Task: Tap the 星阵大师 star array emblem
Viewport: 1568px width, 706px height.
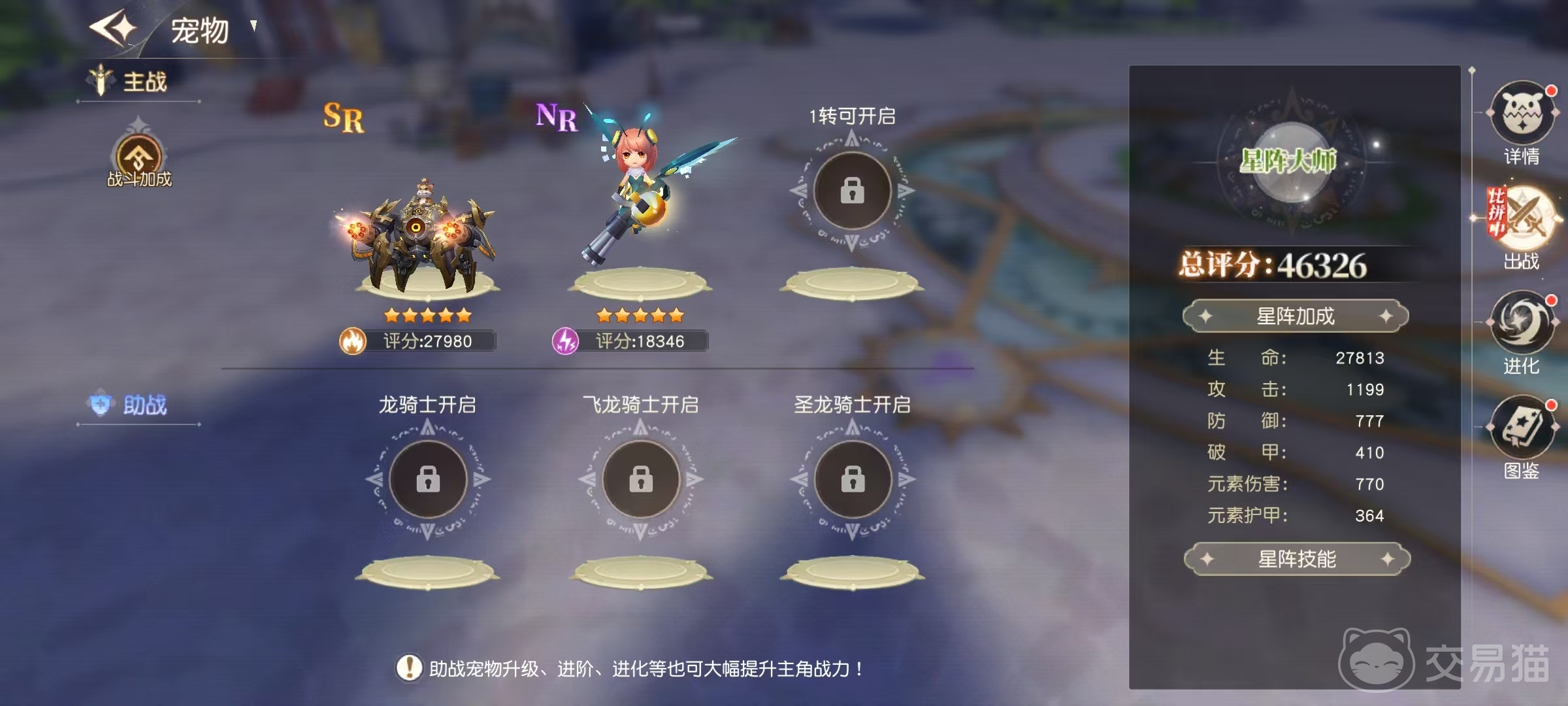Action: click(1288, 161)
